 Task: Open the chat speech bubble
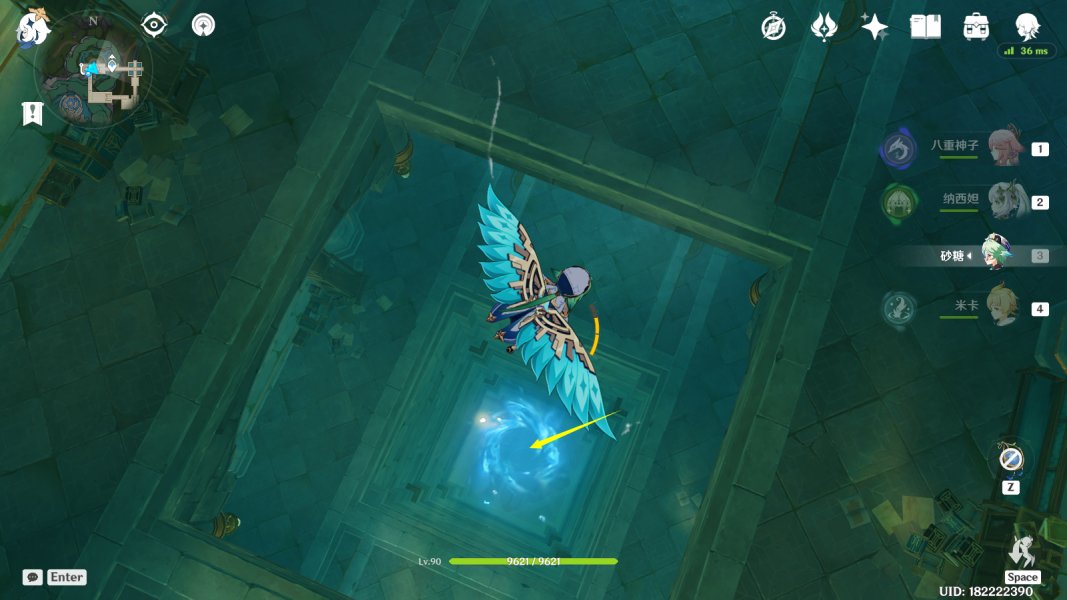32,577
